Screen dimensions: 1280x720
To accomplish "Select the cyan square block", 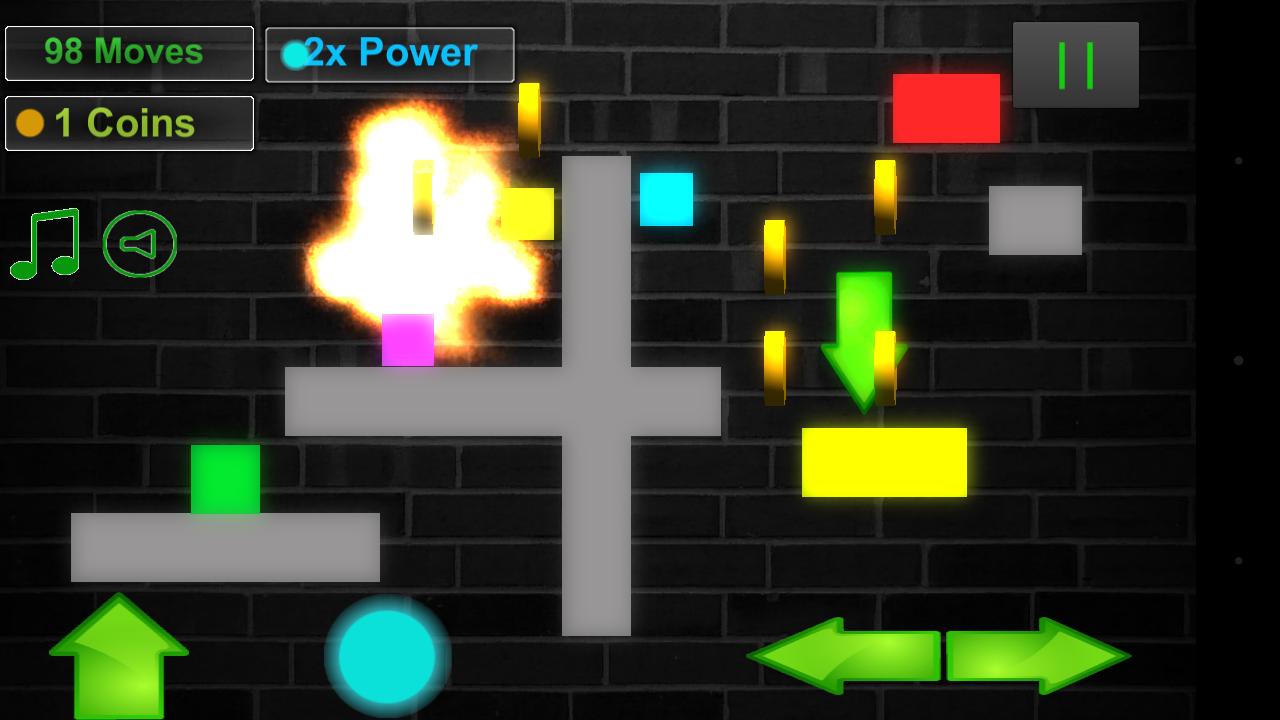I will pyautogui.click(x=667, y=200).
